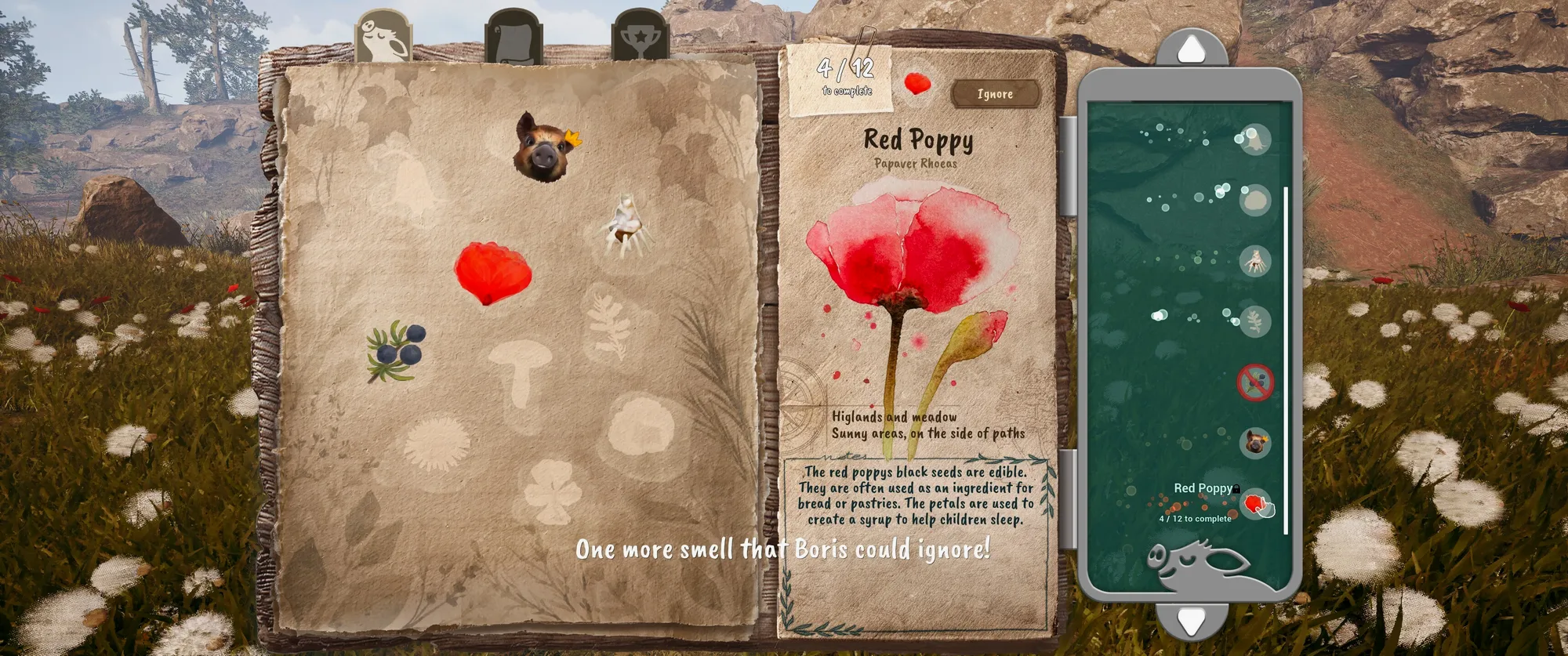1568x656 pixels.
Task: Open the trophy tab
Action: (640, 38)
